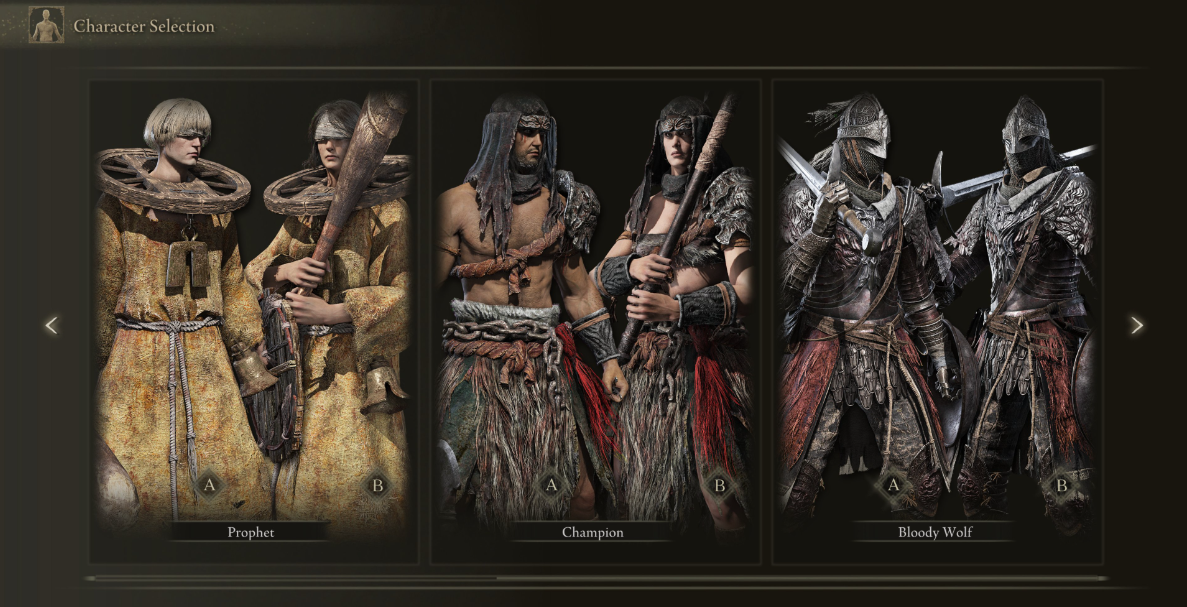Select Prophet body type B
Screen dimensions: 1187x607
click(377, 486)
